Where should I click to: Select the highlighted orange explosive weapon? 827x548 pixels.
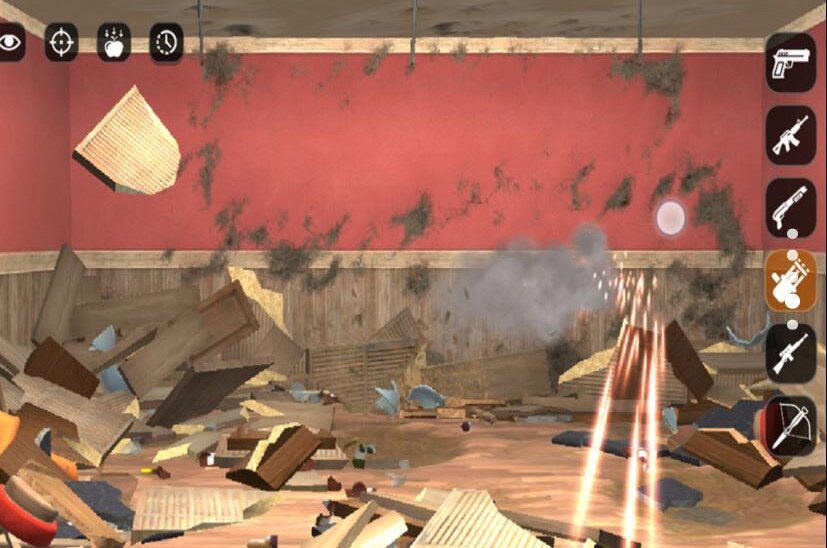coord(791,280)
